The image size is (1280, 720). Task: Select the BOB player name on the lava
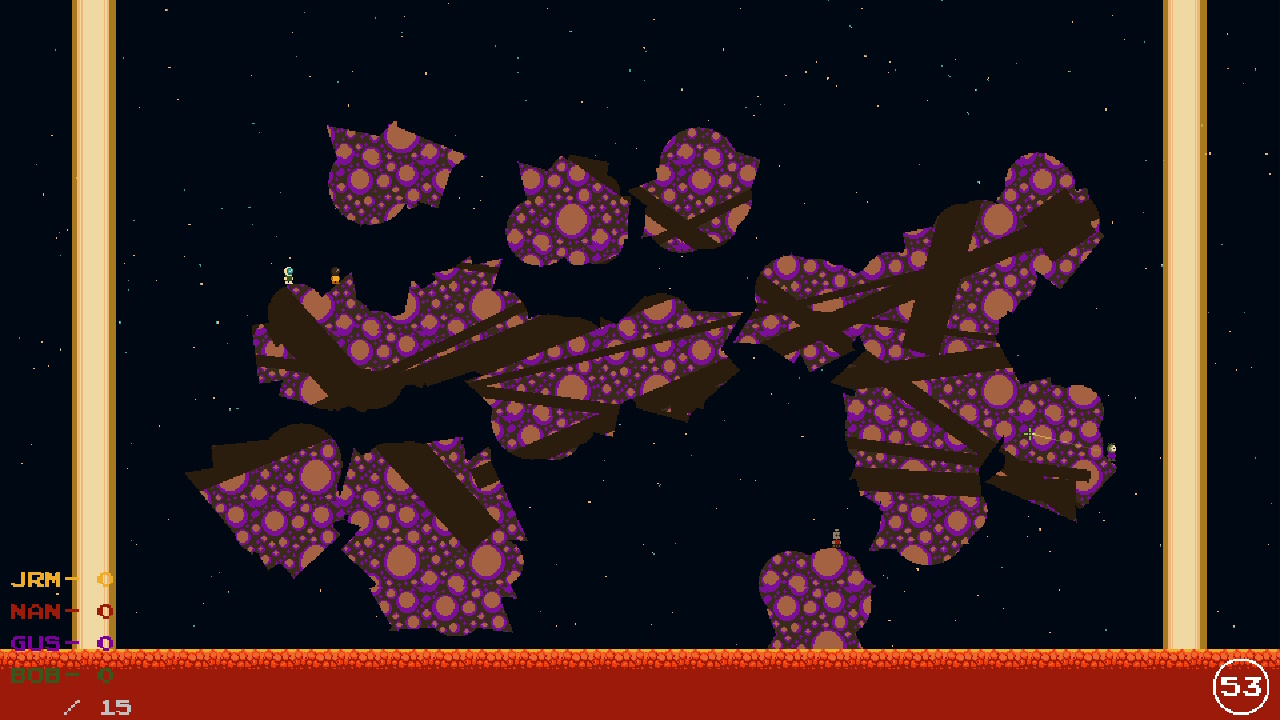[38, 675]
